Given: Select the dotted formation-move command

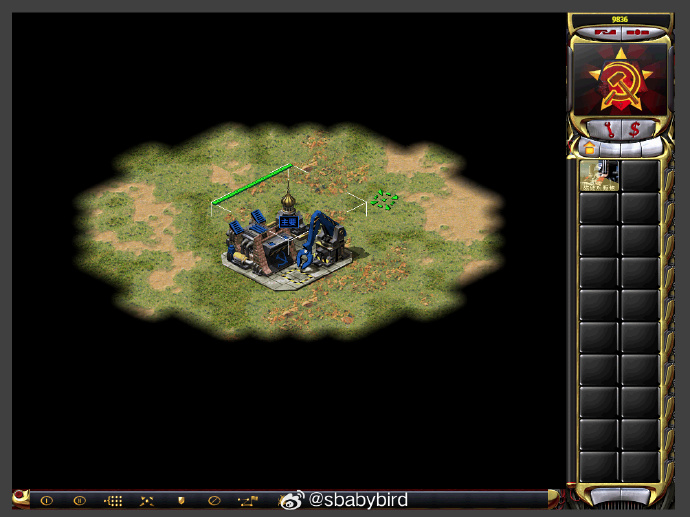Looking at the screenshot, I should (113, 500).
